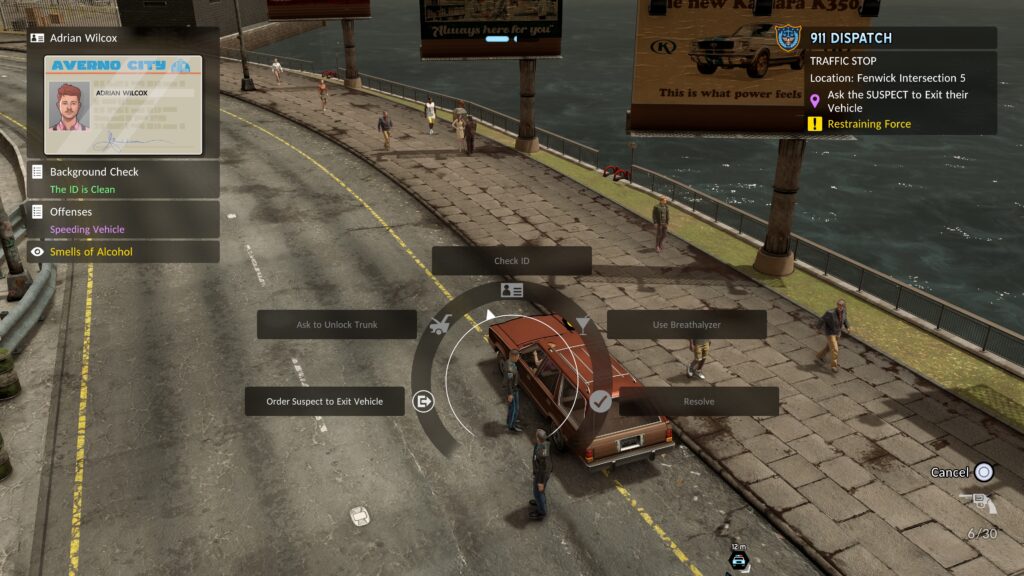
Task: Click the ID card icon on radial wheel
Action: click(511, 290)
